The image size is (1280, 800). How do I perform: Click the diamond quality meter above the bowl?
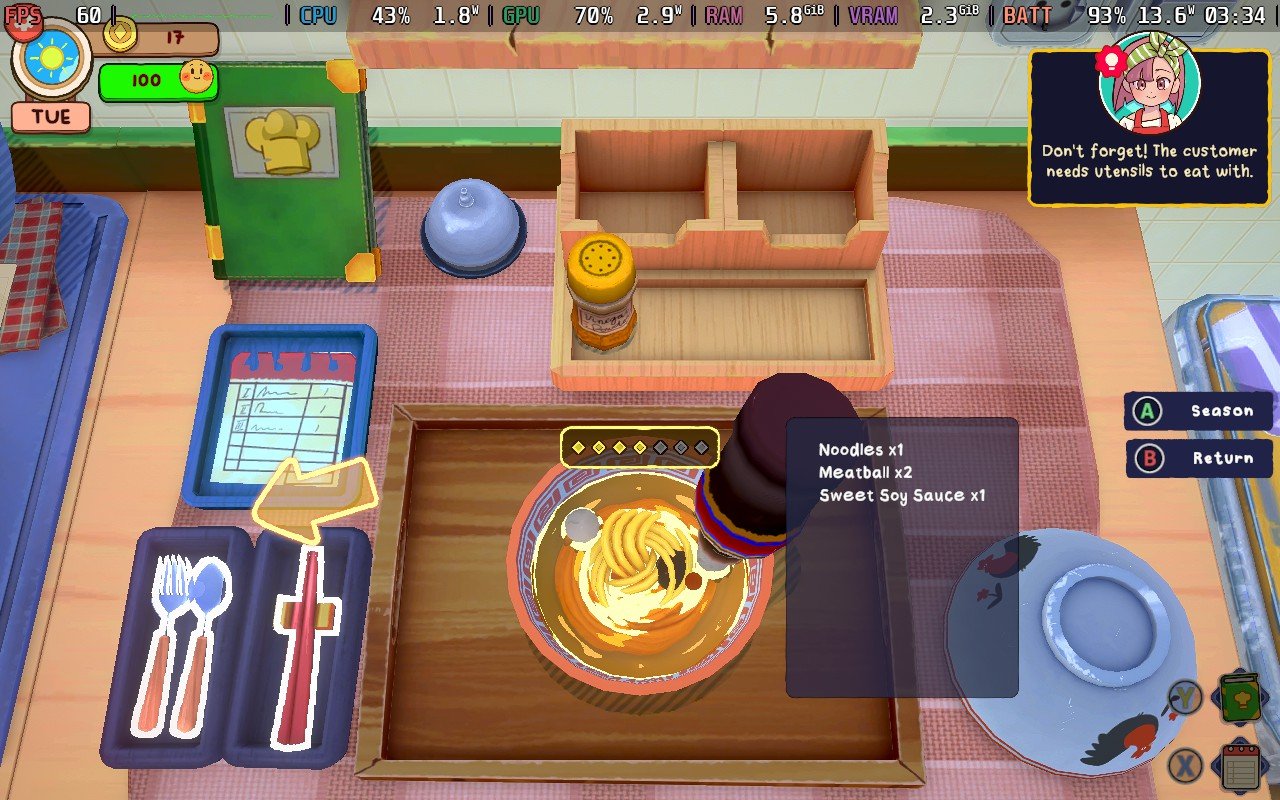640,448
